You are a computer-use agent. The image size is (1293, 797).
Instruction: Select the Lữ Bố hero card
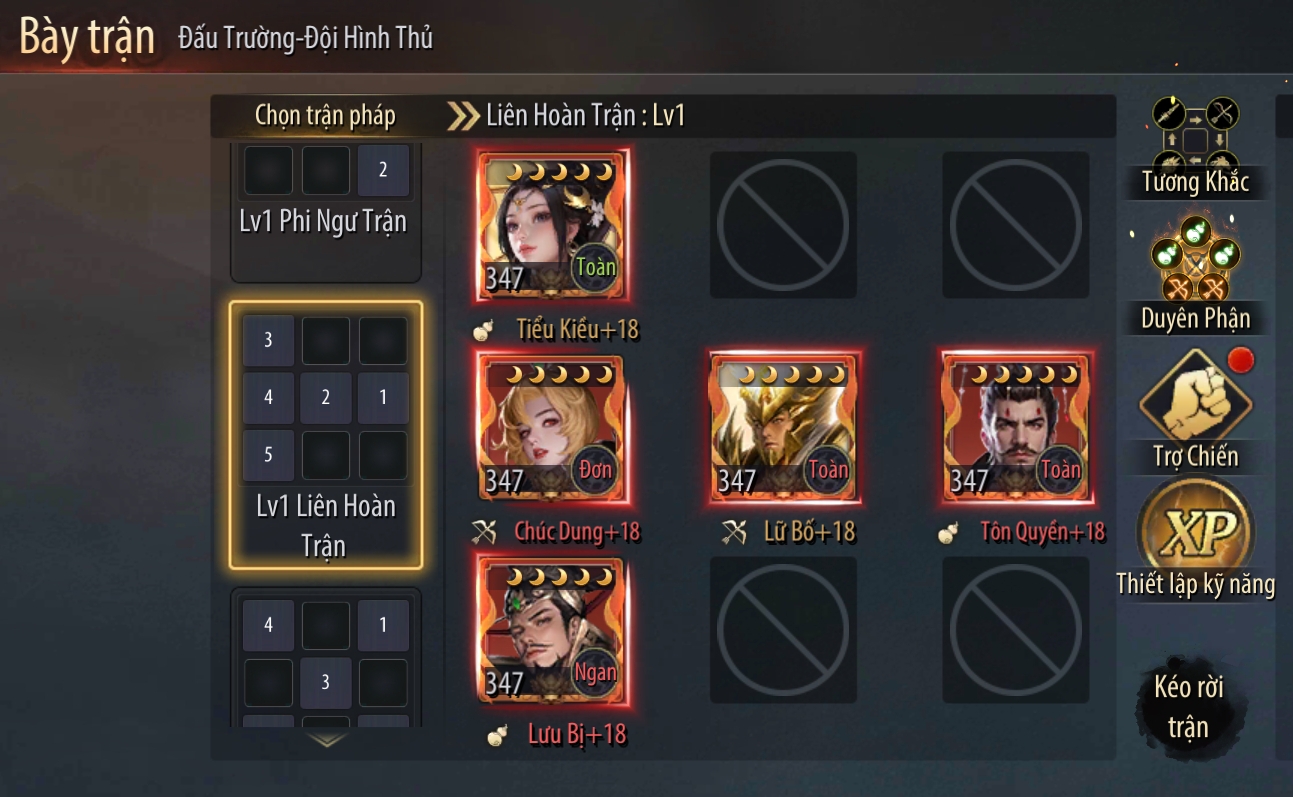point(785,430)
